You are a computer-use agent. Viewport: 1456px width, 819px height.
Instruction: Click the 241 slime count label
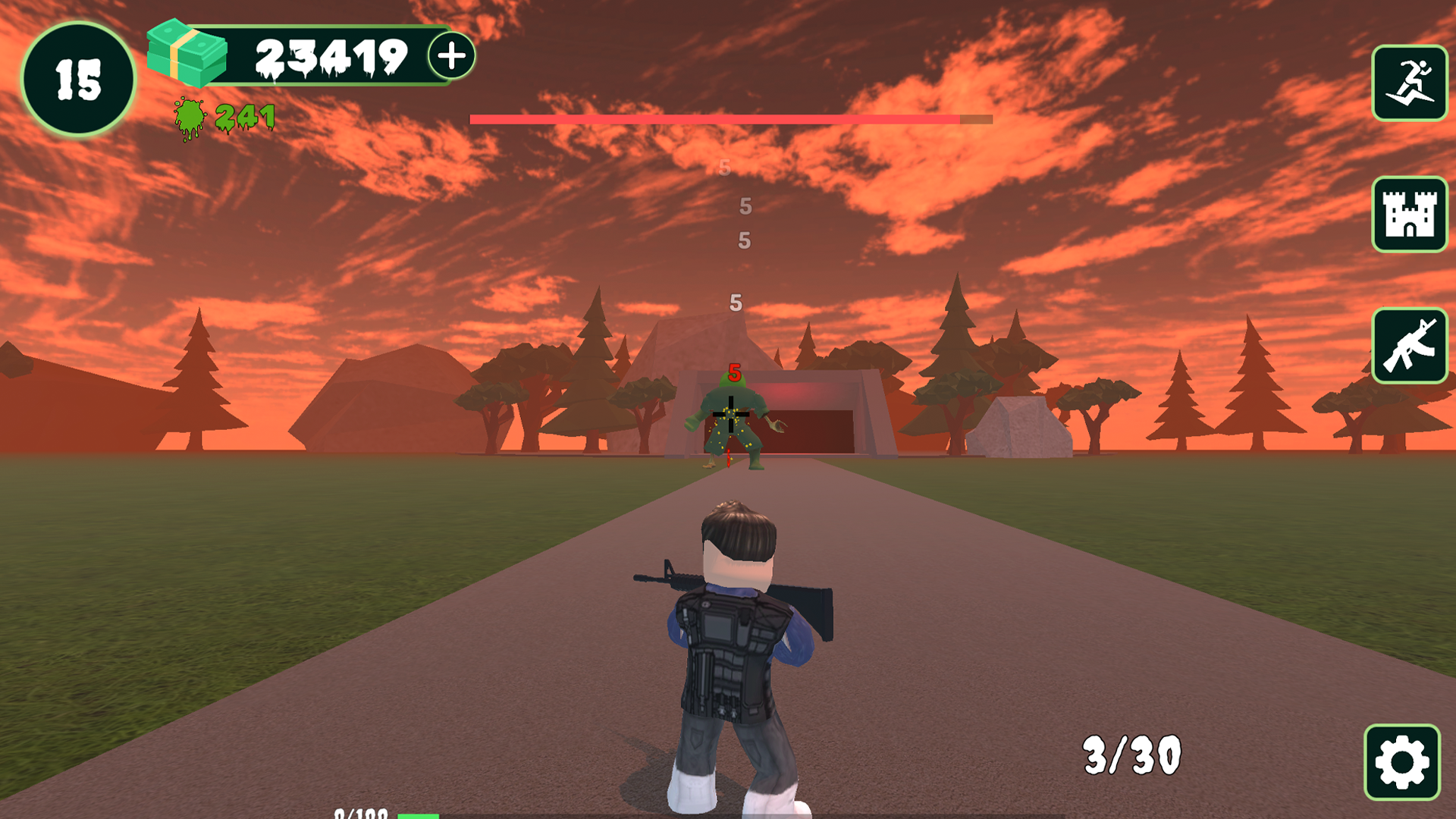[x=244, y=116]
